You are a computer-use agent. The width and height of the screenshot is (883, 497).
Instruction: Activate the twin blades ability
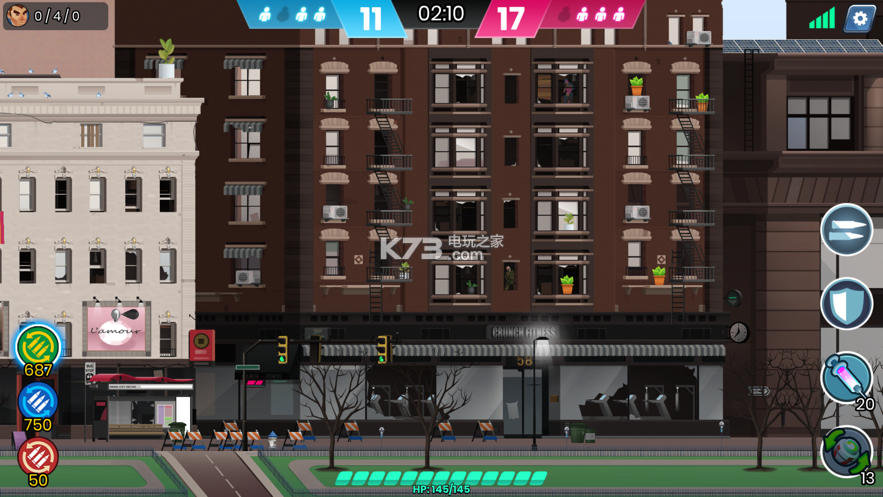click(846, 230)
